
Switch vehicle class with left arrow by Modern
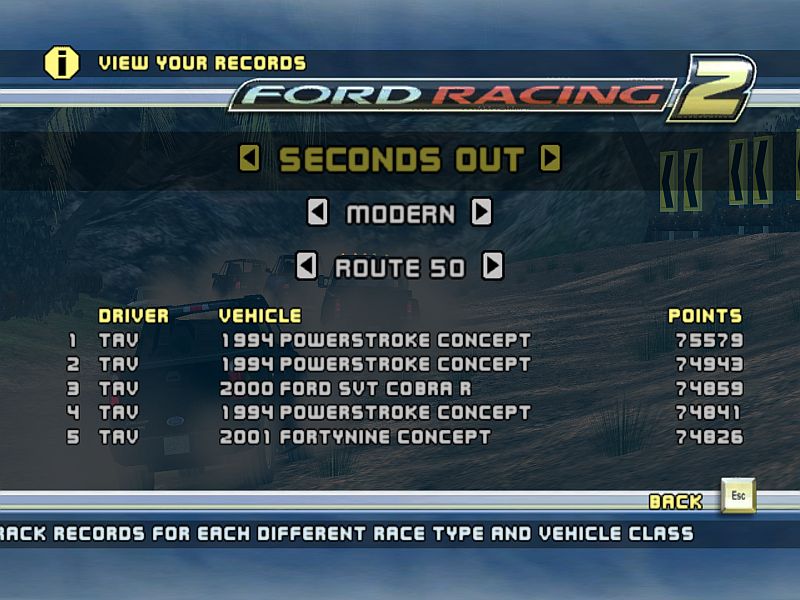click(317, 212)
